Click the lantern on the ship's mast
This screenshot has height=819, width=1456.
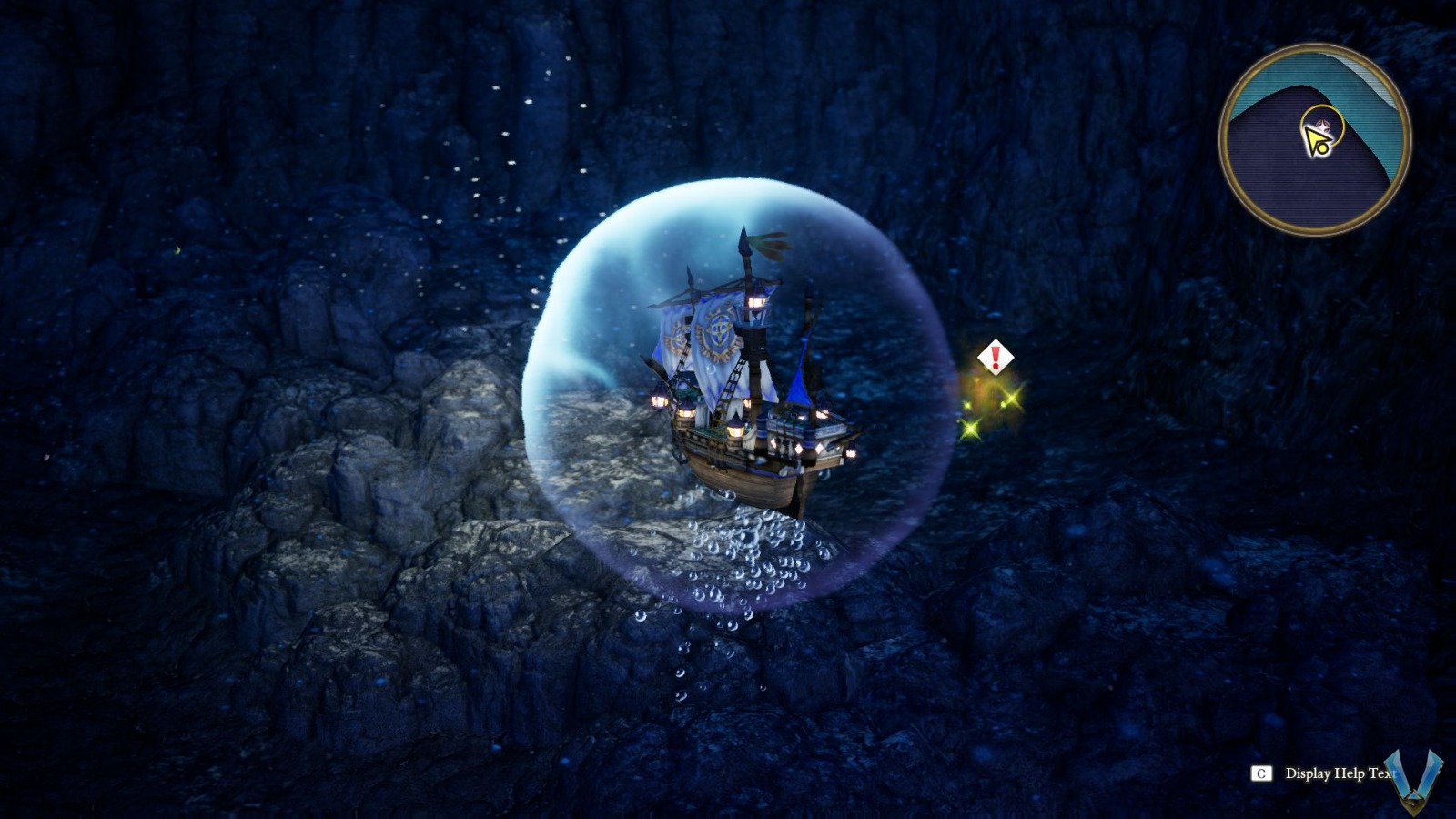pos(757,300)
